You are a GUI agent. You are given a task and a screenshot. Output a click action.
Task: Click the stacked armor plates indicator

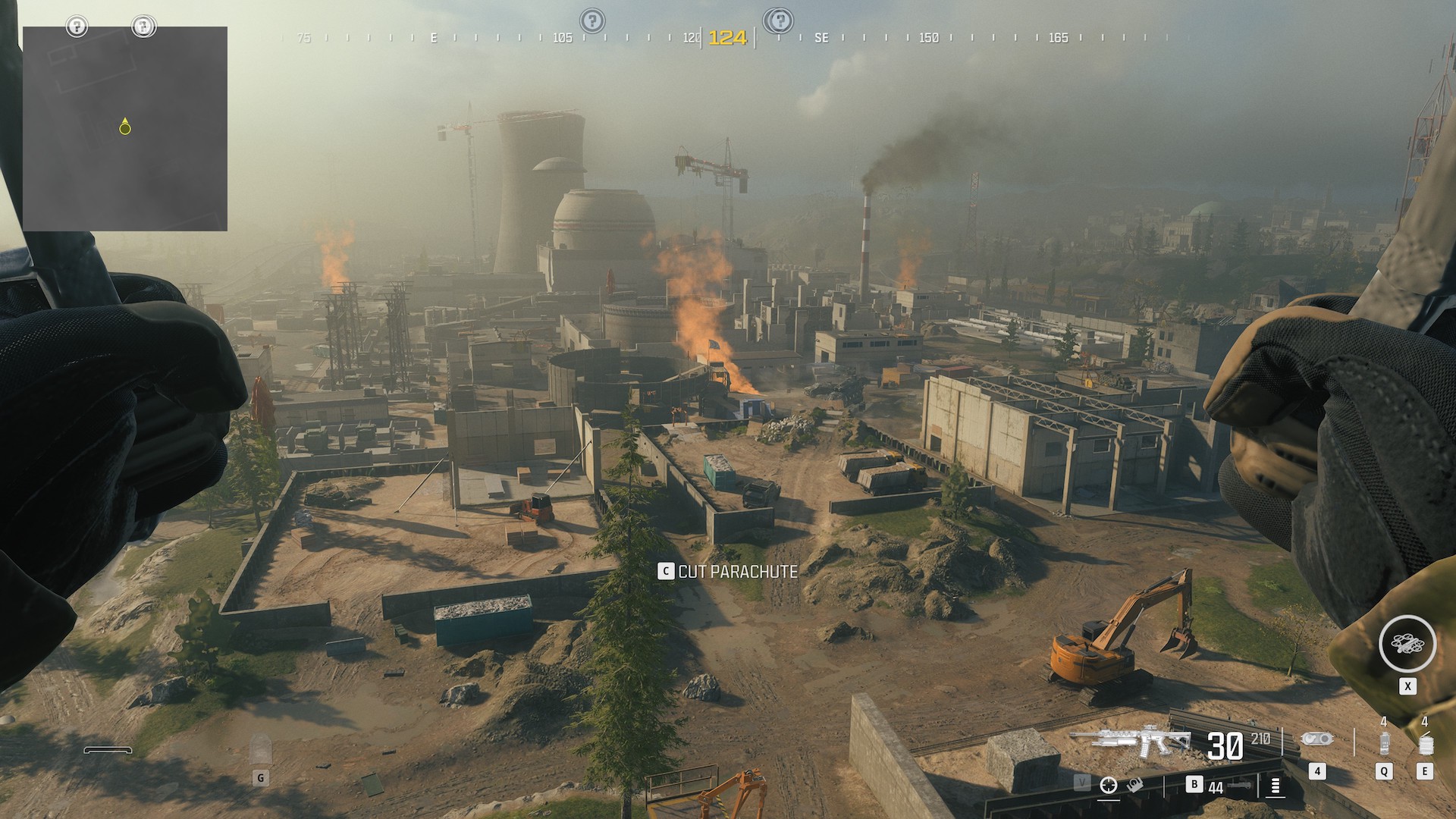coord(1275,786)
